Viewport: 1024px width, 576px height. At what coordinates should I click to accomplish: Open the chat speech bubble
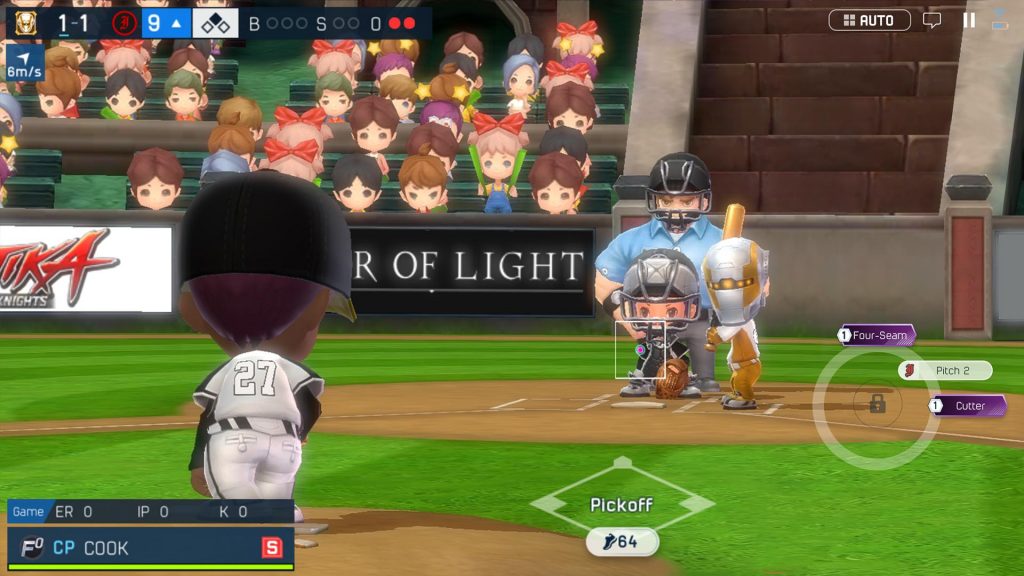click(x=932, y=20)
